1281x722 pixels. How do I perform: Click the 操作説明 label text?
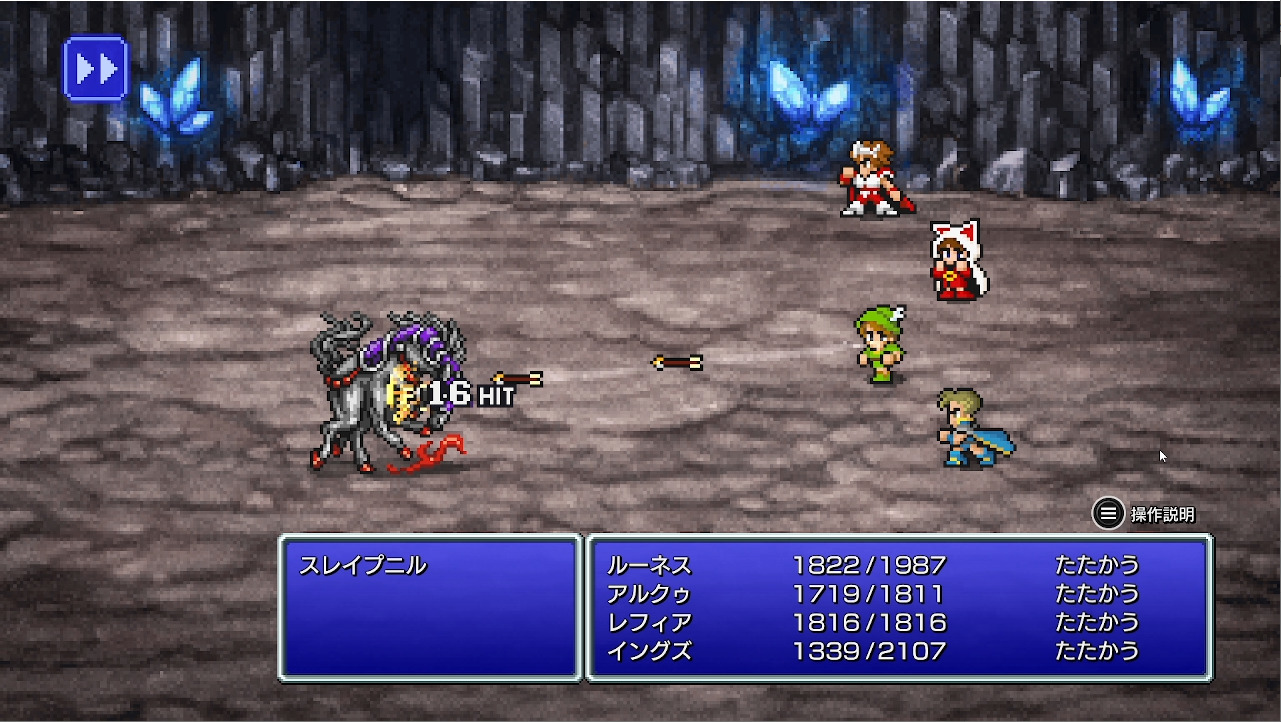click(x=1165, y=513)
